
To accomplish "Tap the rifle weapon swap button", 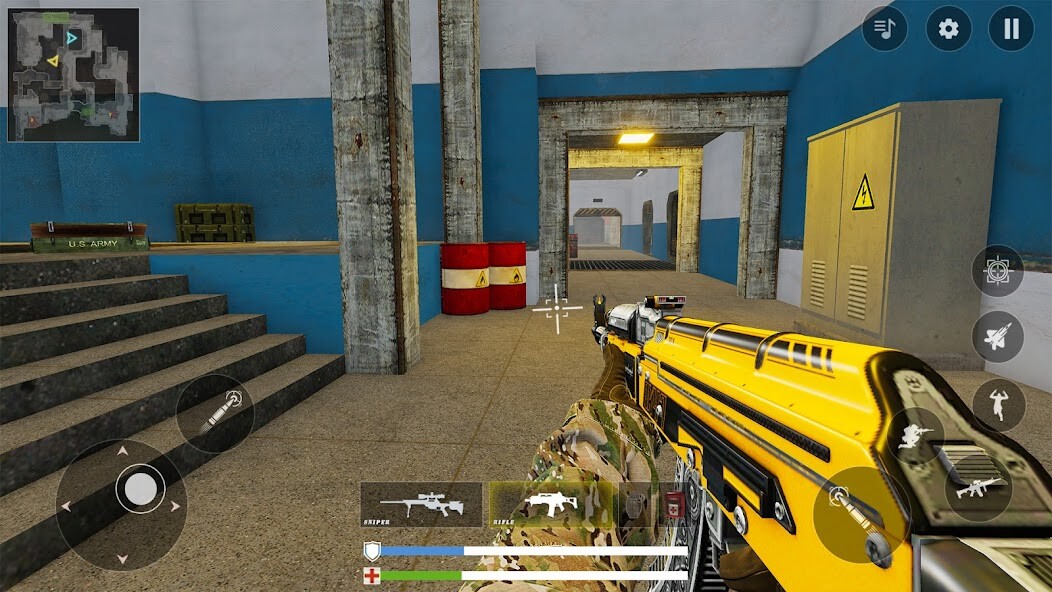I will tap(978, 489).
